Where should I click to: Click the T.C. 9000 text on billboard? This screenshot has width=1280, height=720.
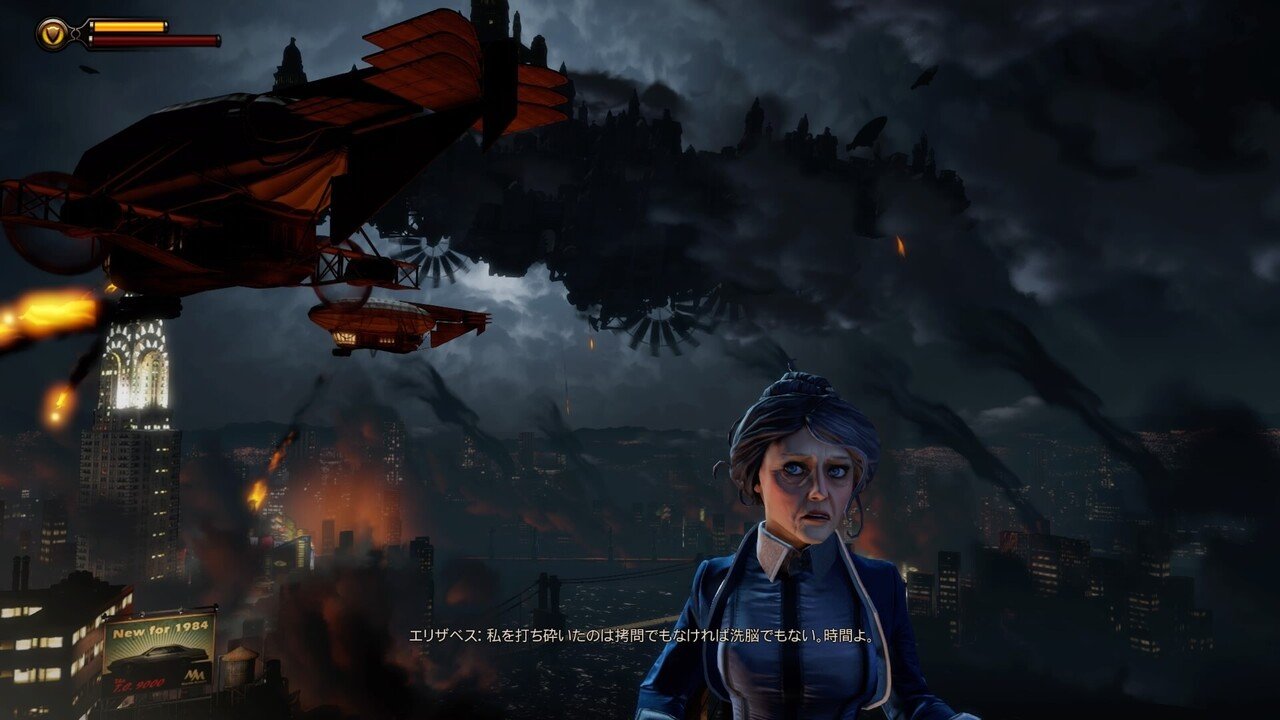click(x=140, y=682)
